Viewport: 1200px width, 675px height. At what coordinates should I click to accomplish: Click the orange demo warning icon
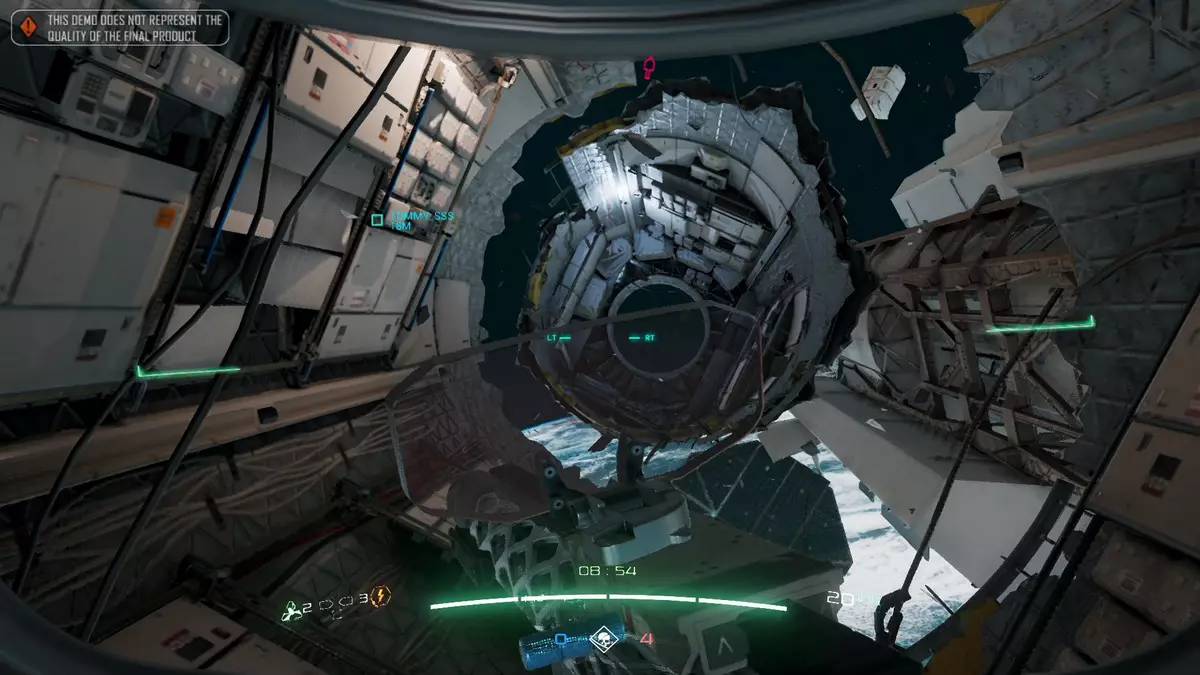[28, 28]
